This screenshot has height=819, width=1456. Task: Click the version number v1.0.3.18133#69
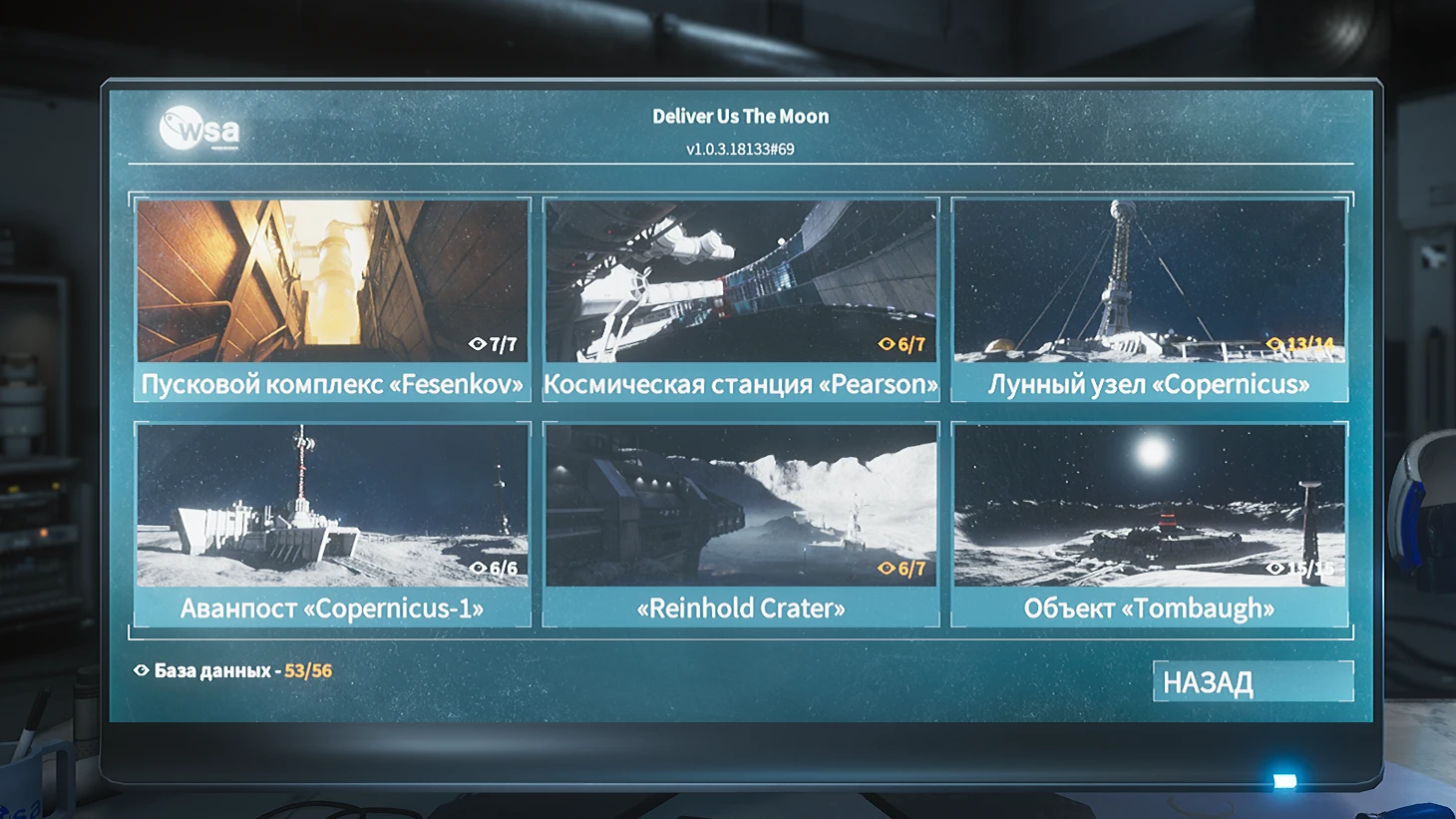743,149
